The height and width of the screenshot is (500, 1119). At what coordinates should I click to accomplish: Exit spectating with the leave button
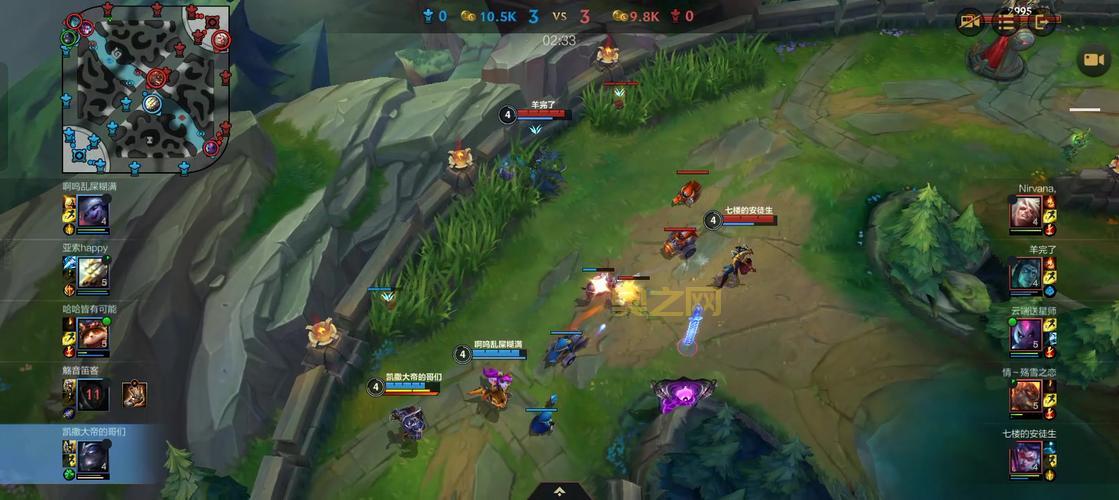[x=1041, y=22]
